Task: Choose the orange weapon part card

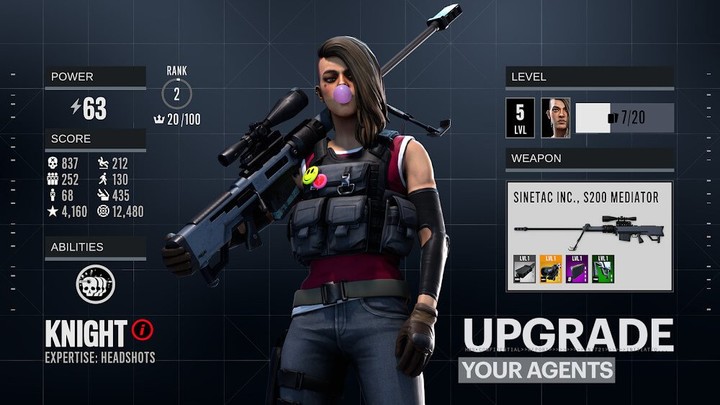Action: coord(551,270)
